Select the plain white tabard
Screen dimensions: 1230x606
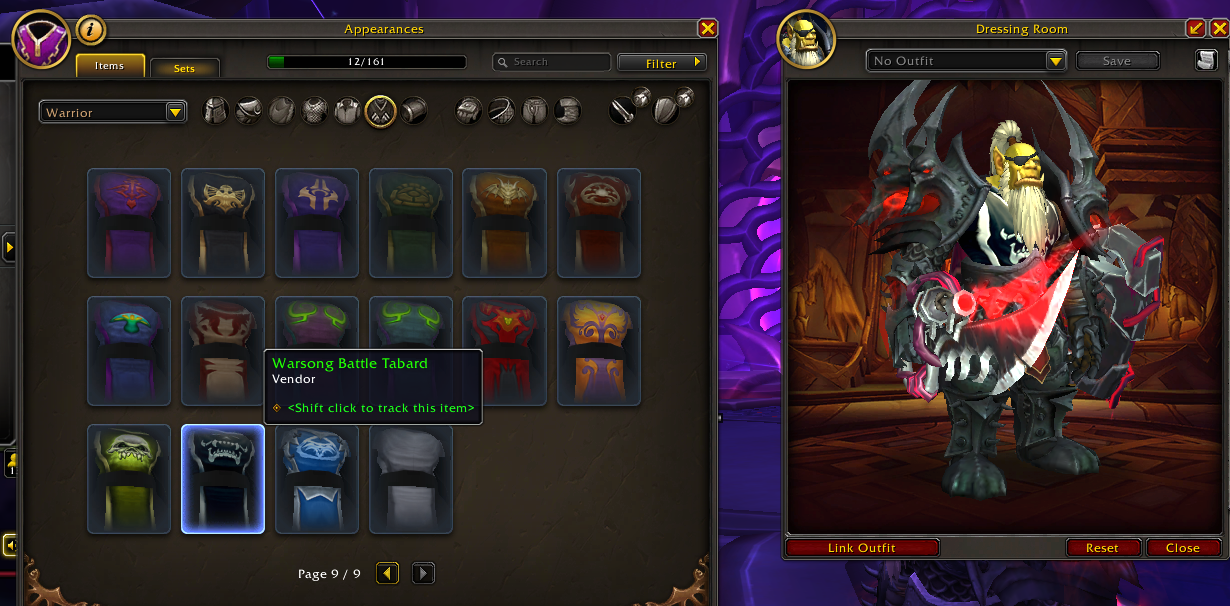coord(411,479)
